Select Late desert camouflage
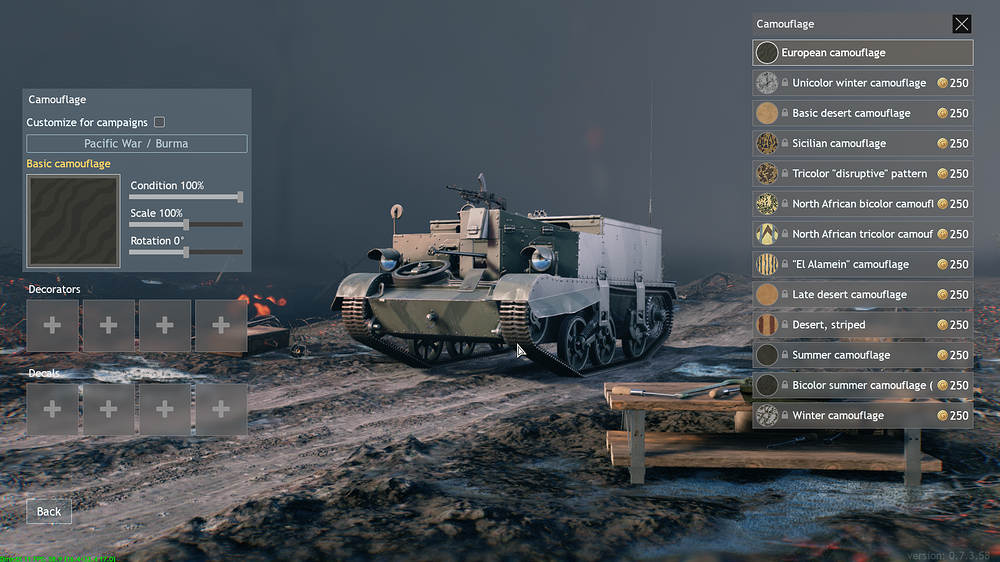The height and width of the screenshot is (562, 1000). (x=862, y=295)
